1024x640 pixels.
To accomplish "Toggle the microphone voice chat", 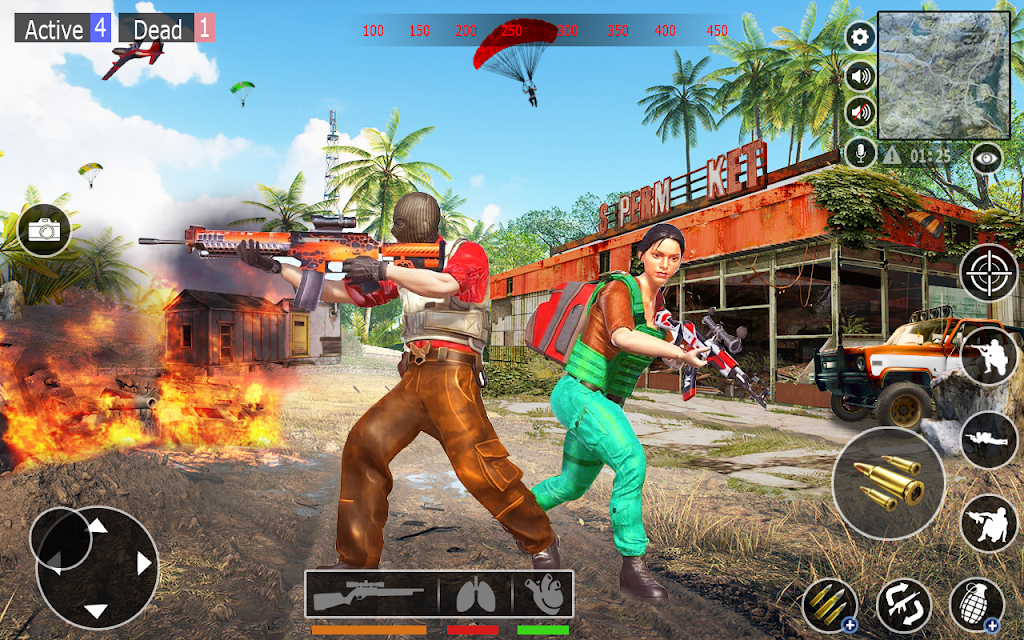I will point(860,152).
